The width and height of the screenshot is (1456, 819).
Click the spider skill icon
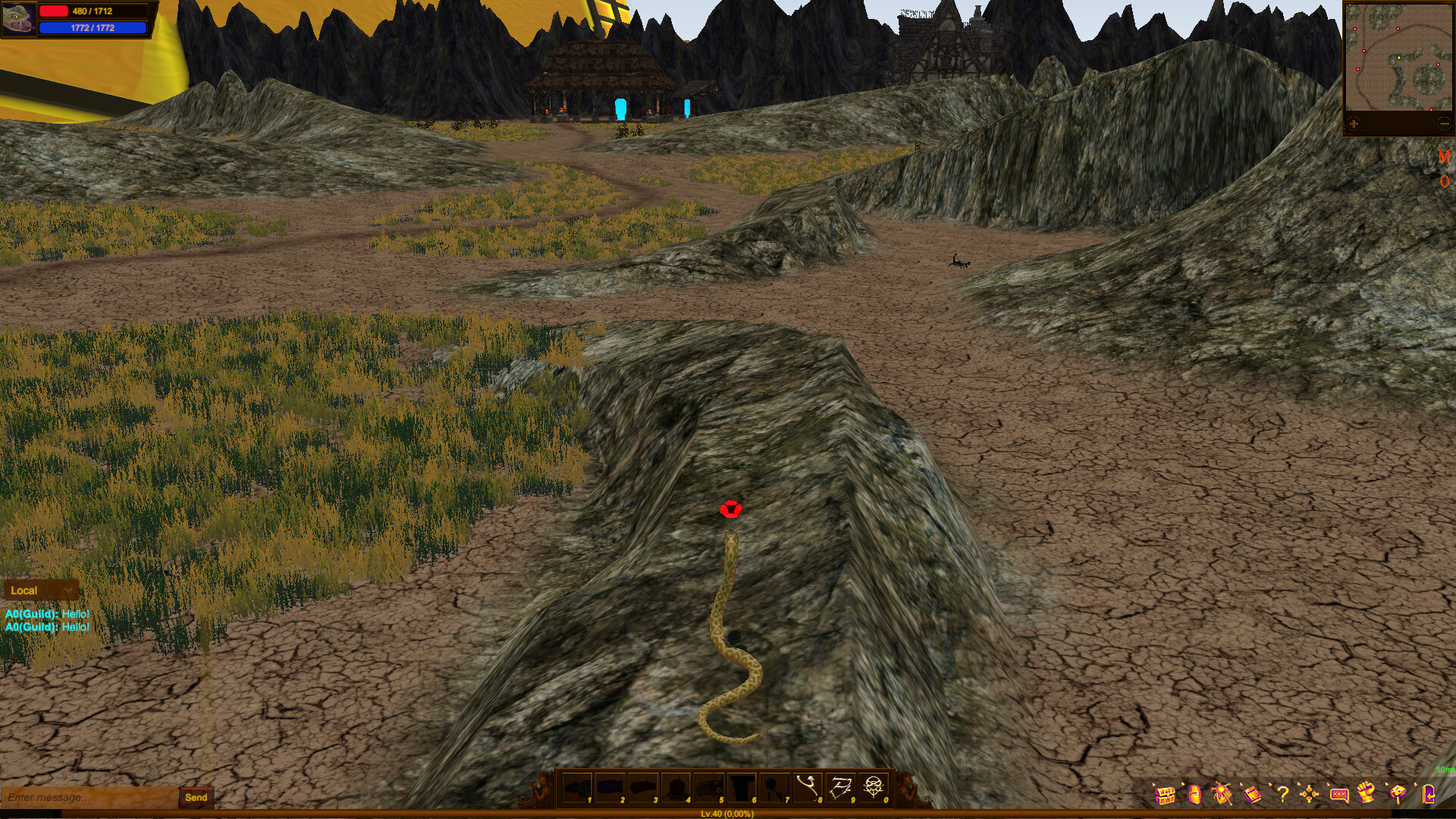click(x=1222, y=792)
